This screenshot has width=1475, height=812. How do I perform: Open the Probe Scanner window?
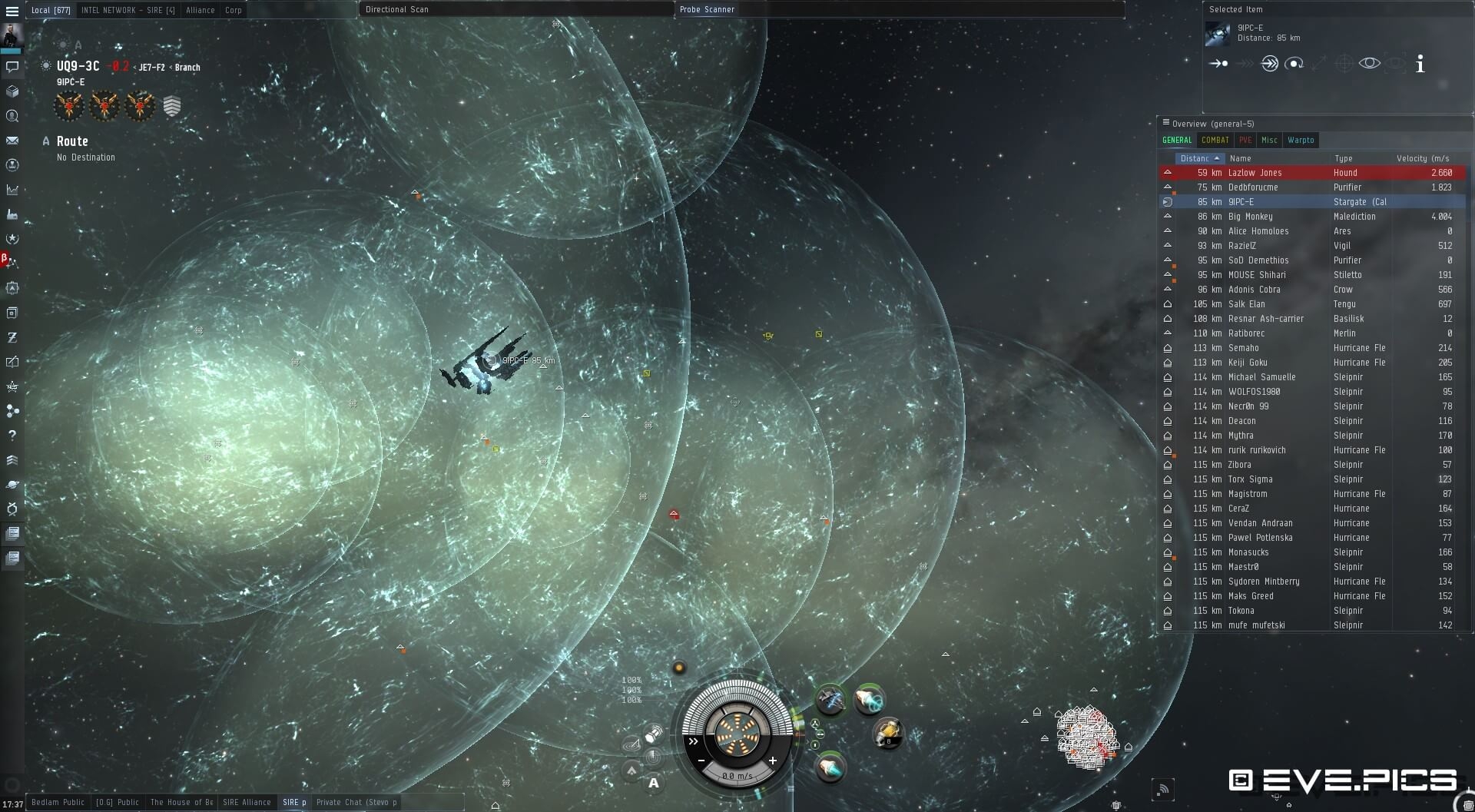(707, 9)
